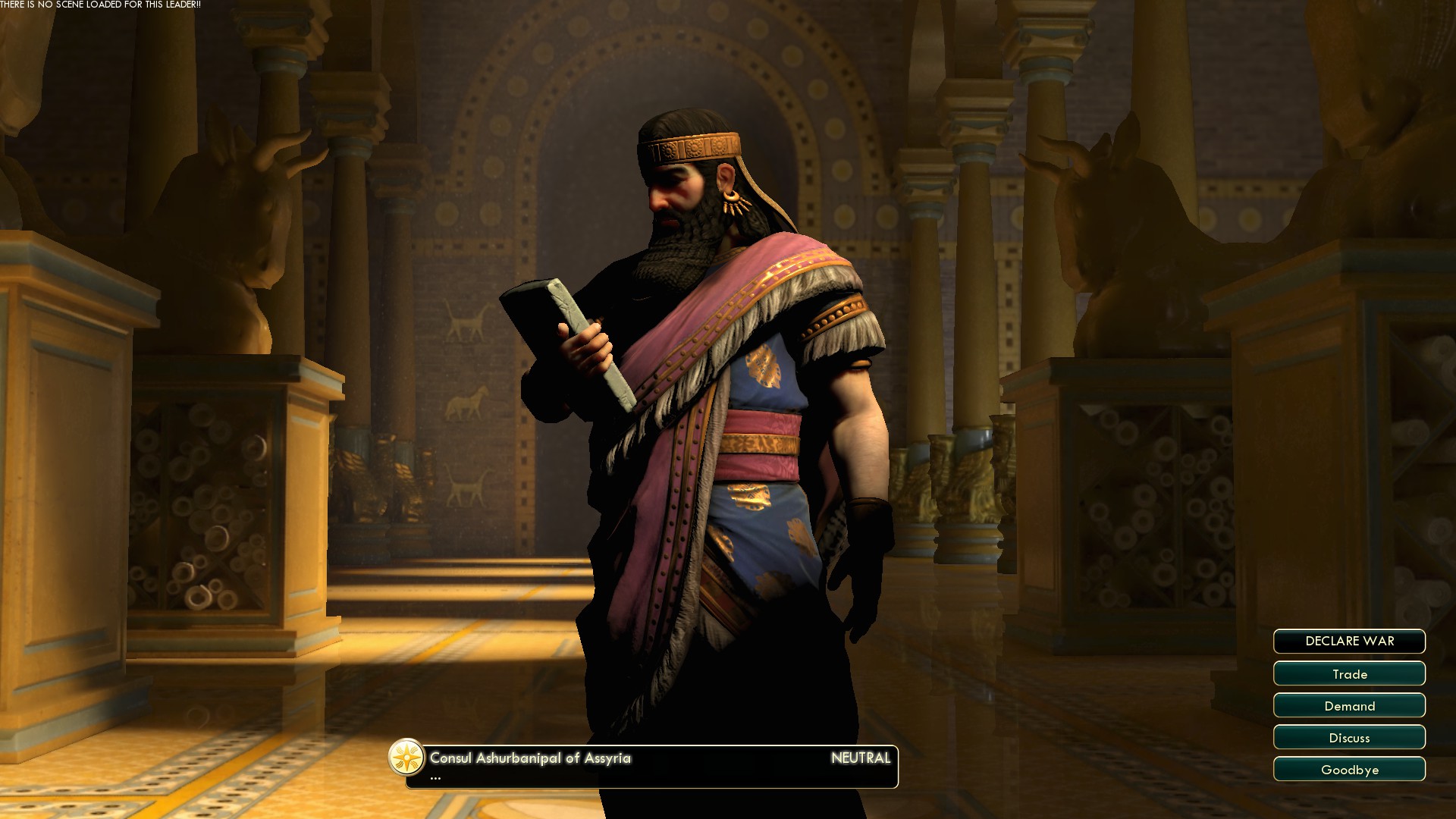
Task: Click the golden sun emblem beside Ashurbanipal's name
Action: tap(407, 756)
